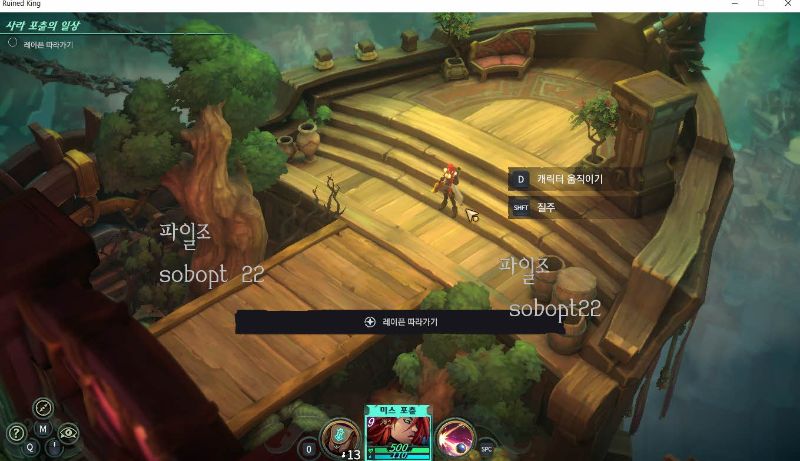Close the Ruined King game window

pos(786,5)
